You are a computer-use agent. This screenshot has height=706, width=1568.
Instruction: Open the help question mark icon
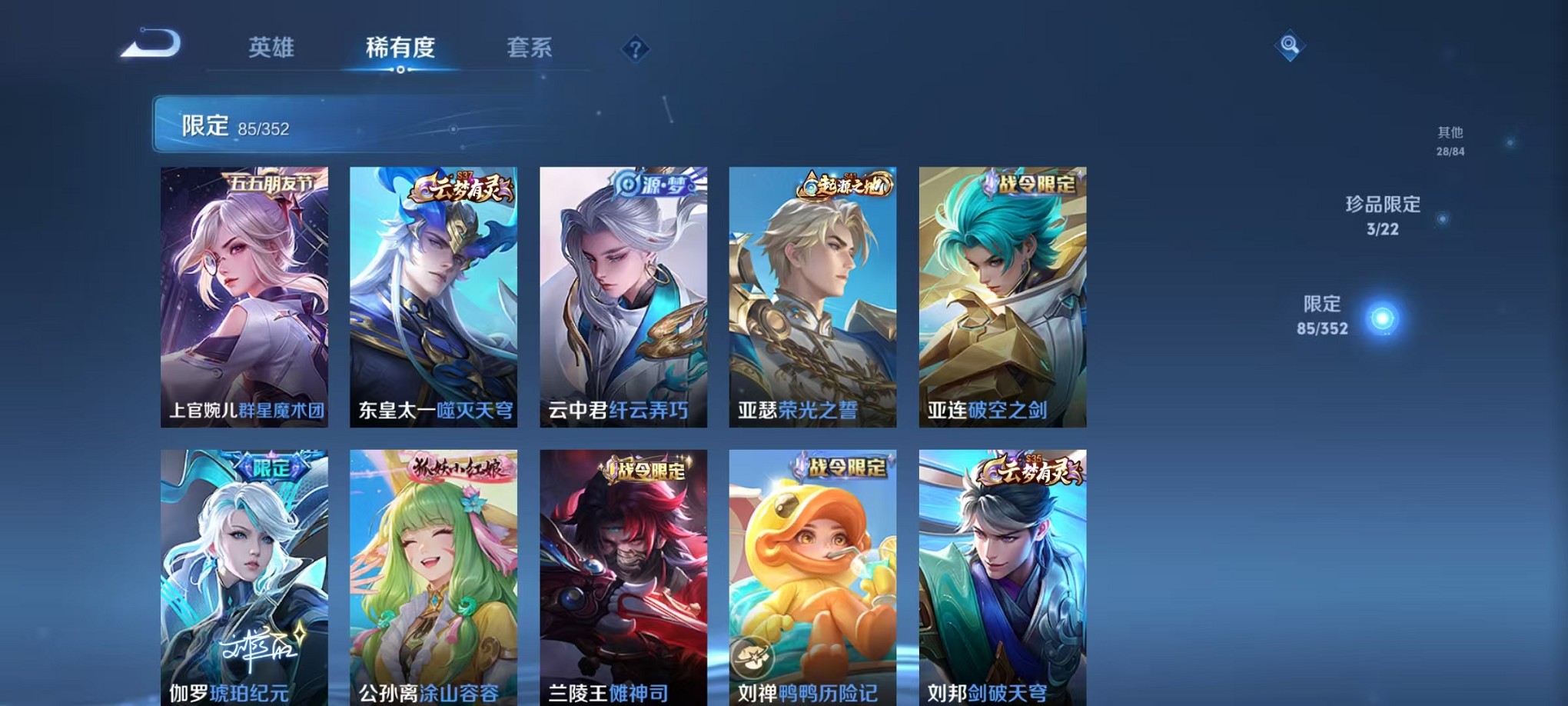point(634,50)
